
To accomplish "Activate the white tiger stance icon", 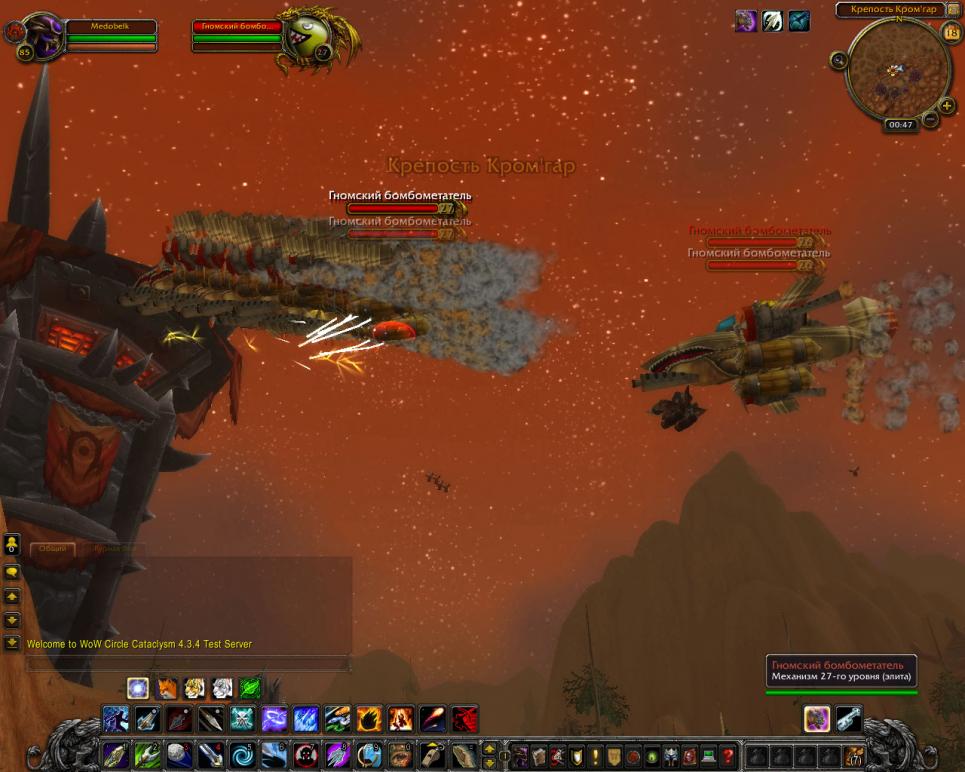I will pos(222,688).
